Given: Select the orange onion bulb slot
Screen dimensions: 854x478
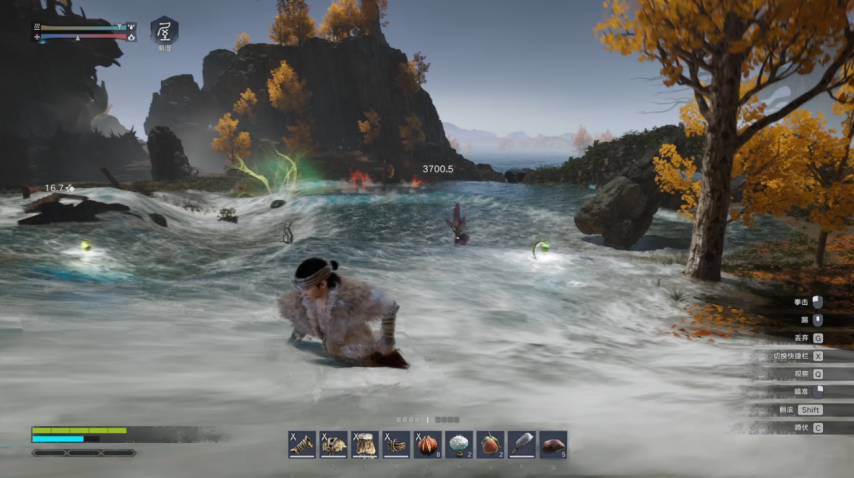Looking at the screenshot, I should coord(427,445).
